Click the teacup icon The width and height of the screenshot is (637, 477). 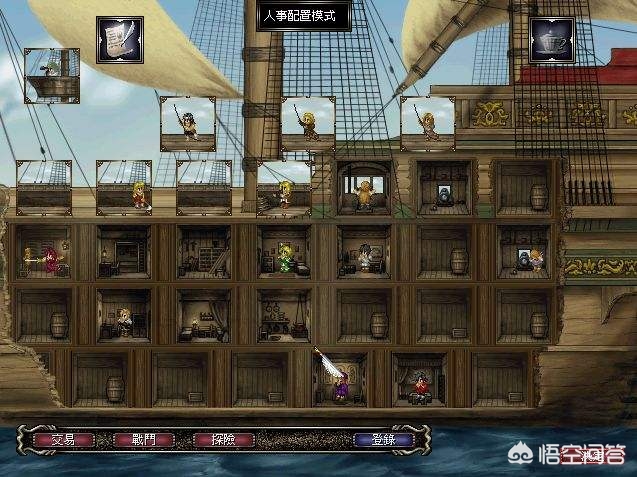551,41
